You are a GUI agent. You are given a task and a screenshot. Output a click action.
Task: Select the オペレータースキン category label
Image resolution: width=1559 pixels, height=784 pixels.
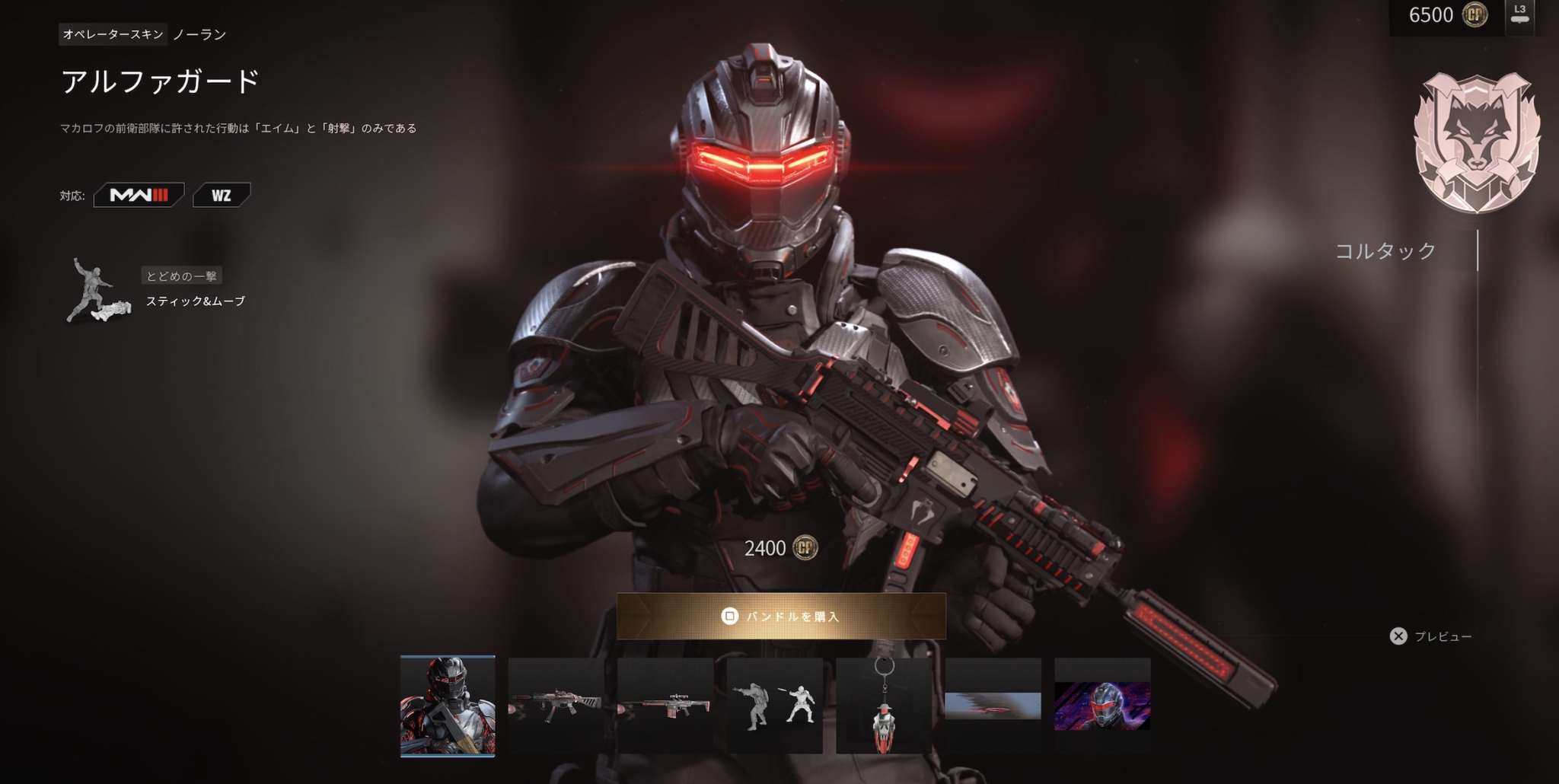click(111, 34)
